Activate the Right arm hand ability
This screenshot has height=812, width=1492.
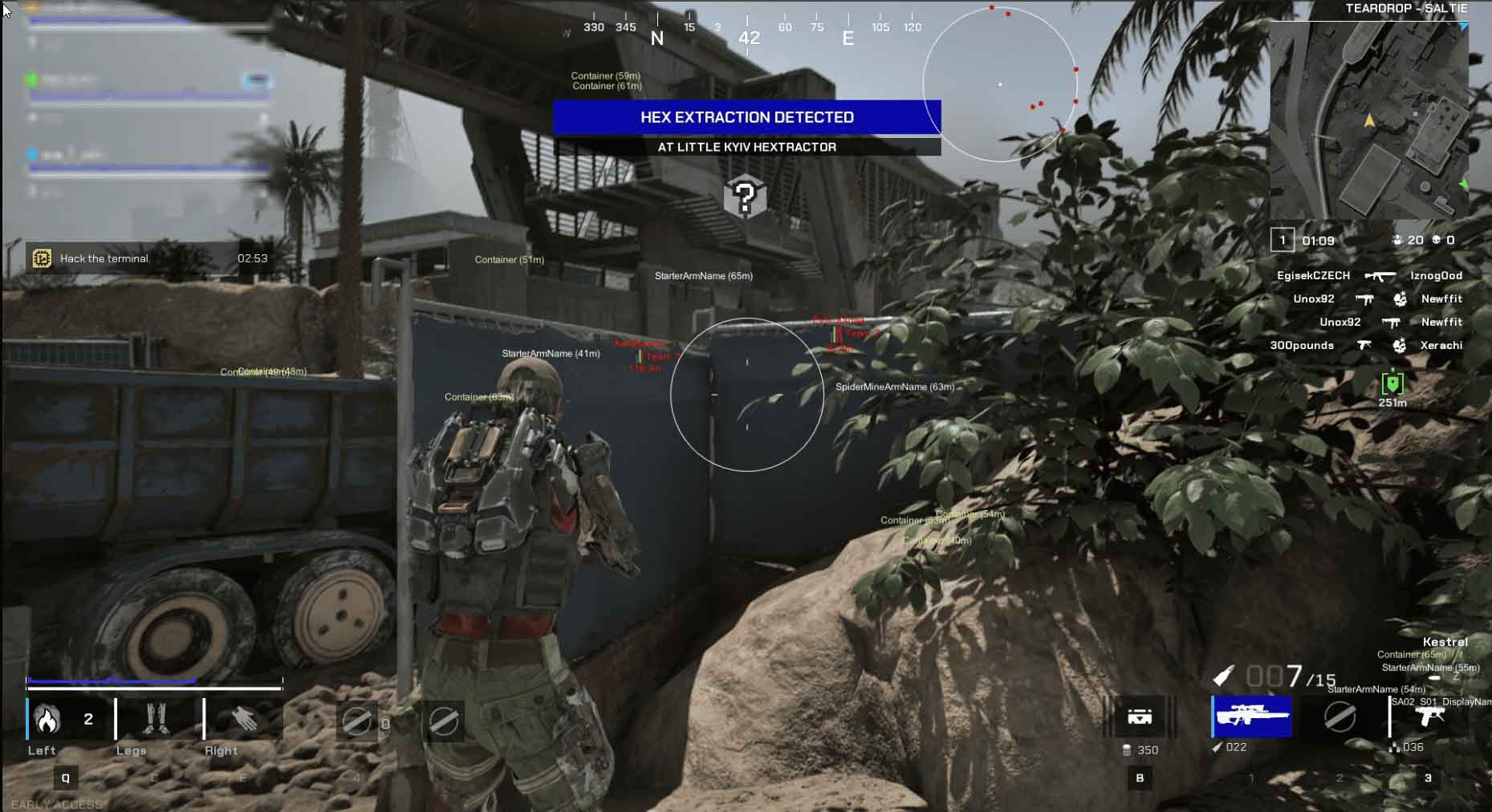[x=244, y=719]
